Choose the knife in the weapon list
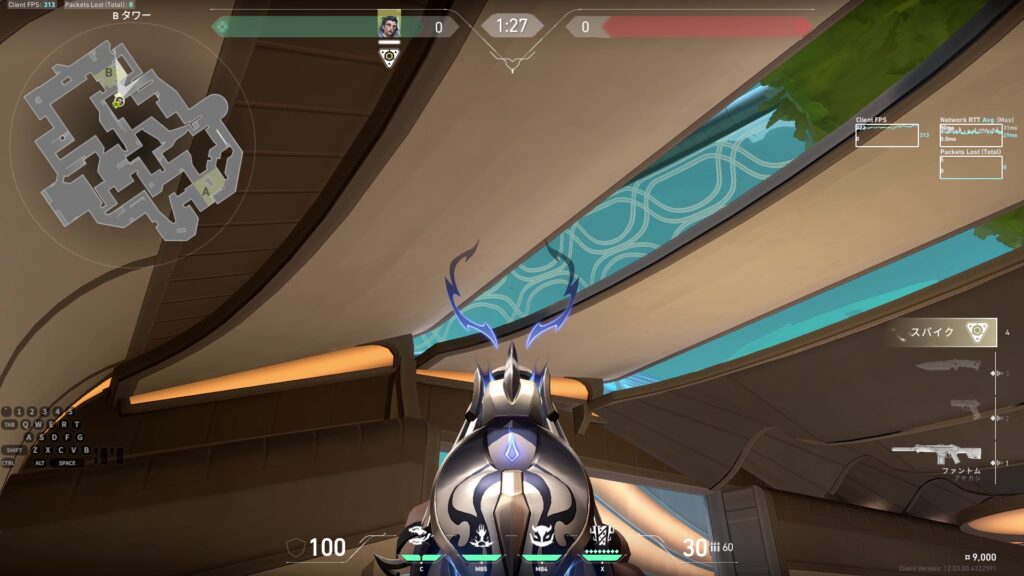Screen dimensions: 1024x576 [x=944, y=368]
